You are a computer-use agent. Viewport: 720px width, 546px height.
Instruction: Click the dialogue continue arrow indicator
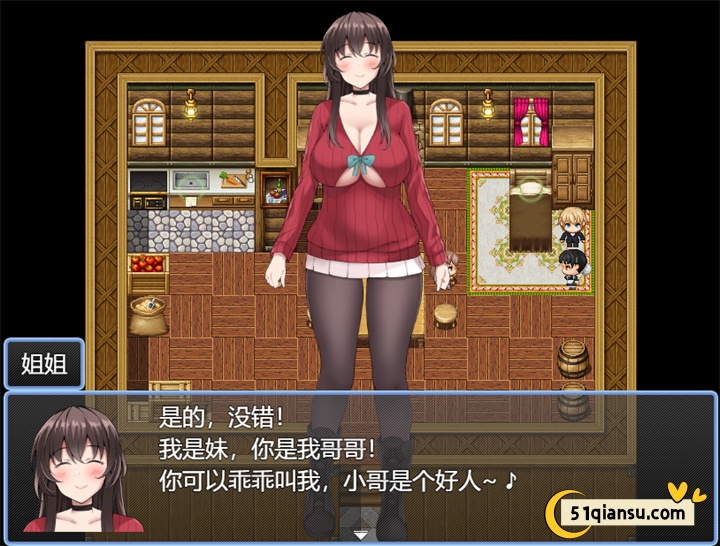[360, 535]
